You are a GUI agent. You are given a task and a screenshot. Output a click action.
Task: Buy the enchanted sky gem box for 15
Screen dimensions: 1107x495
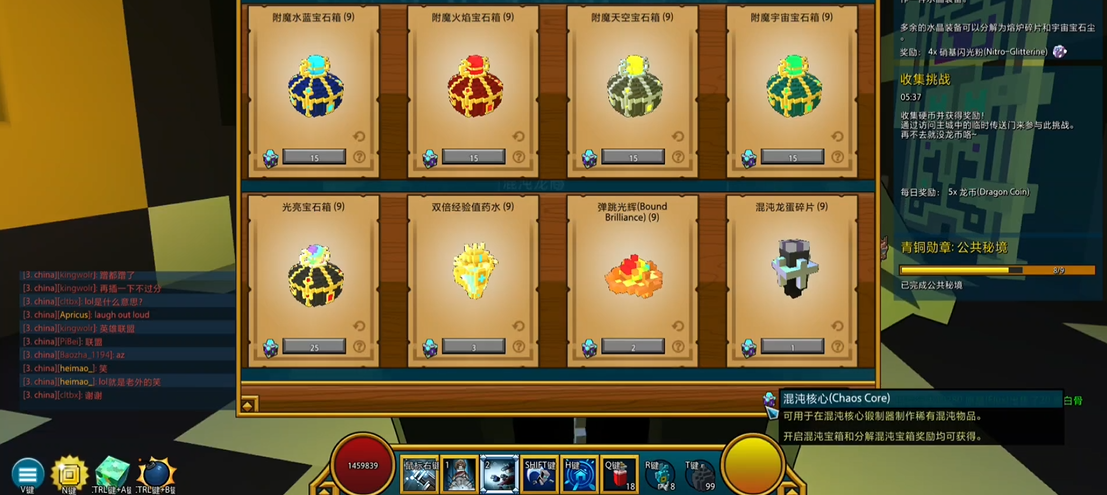click(x=632, y=157)
